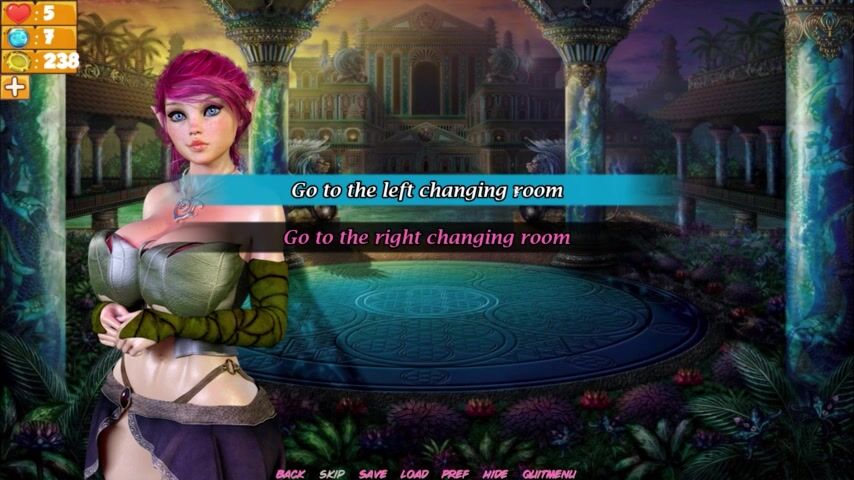This screenshot has height=480, width=854.
Task: Activate the SKIP option
Action: [x=332, y=473]
